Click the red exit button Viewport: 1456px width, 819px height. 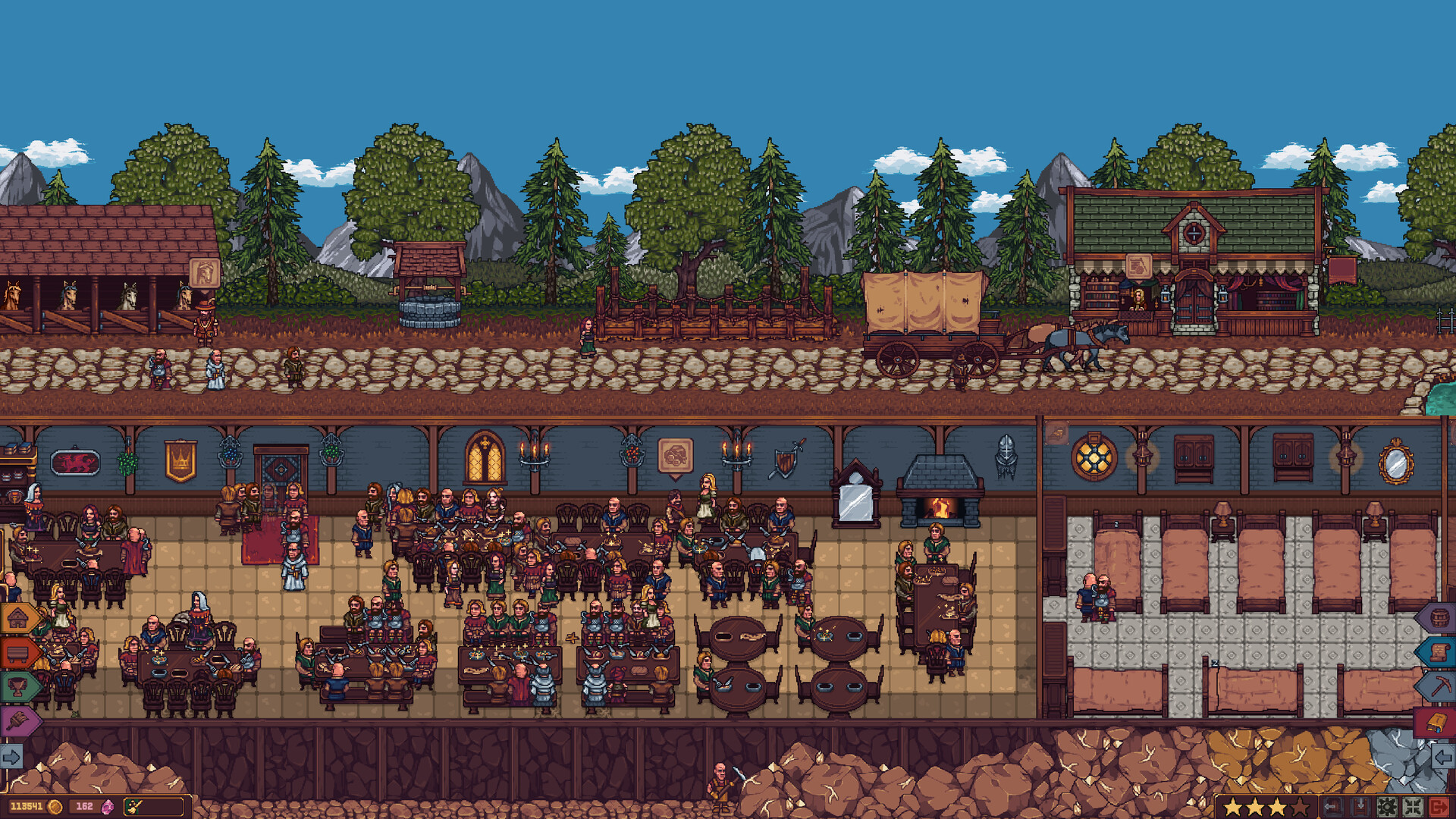(x=1439, y=807)
